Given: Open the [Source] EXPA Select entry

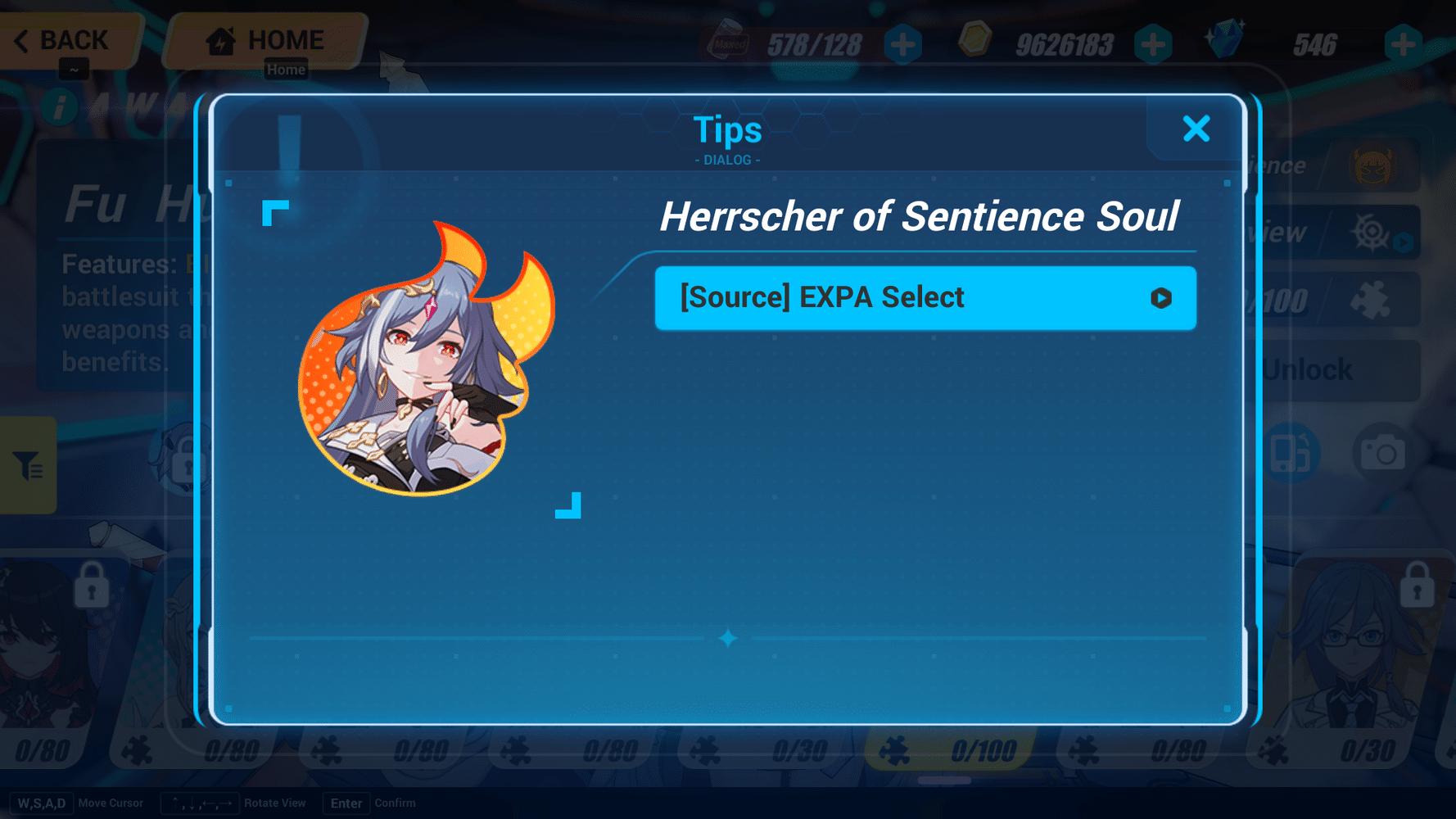Looking at the screenshot, I should (925, 298).
